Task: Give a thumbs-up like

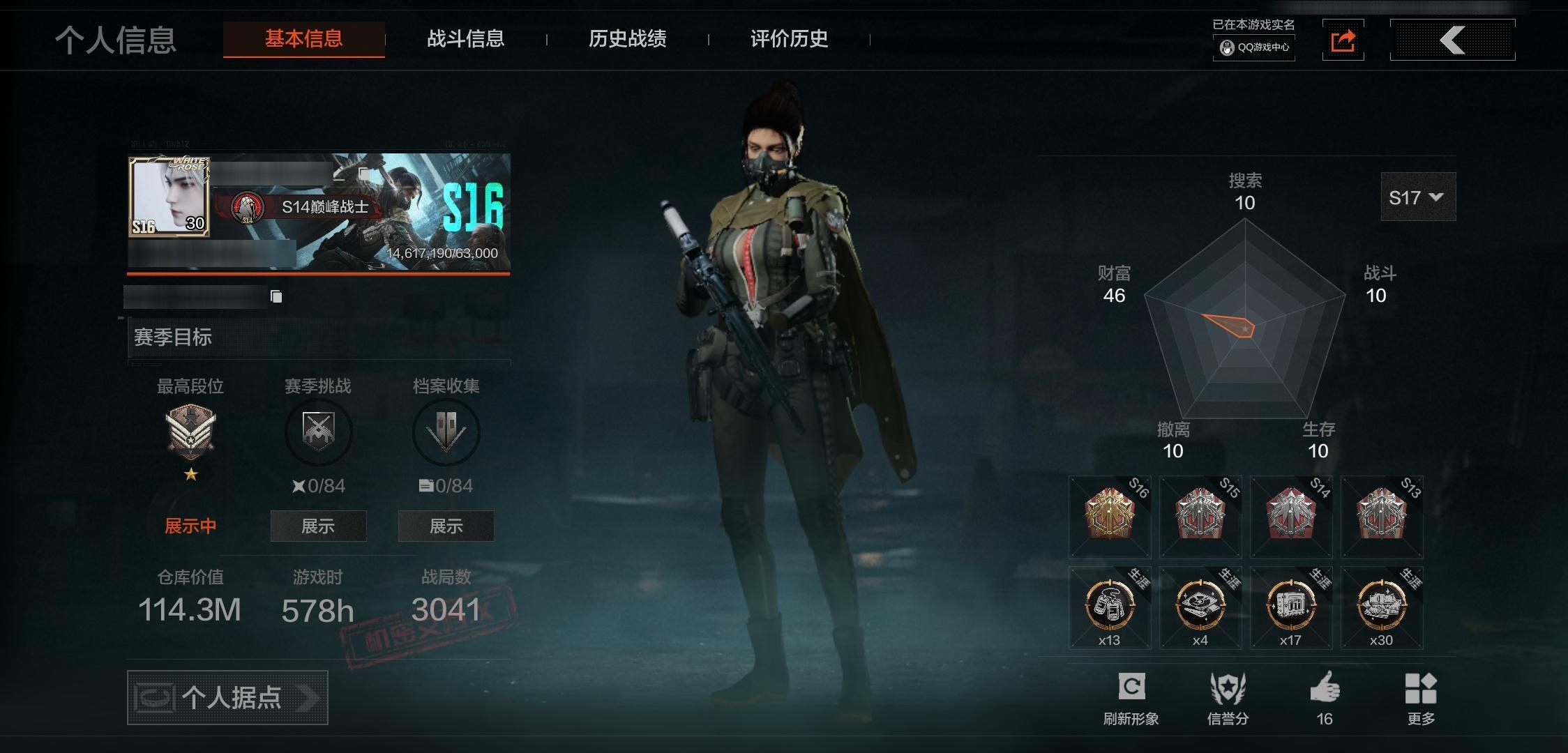Action: 1325,697
